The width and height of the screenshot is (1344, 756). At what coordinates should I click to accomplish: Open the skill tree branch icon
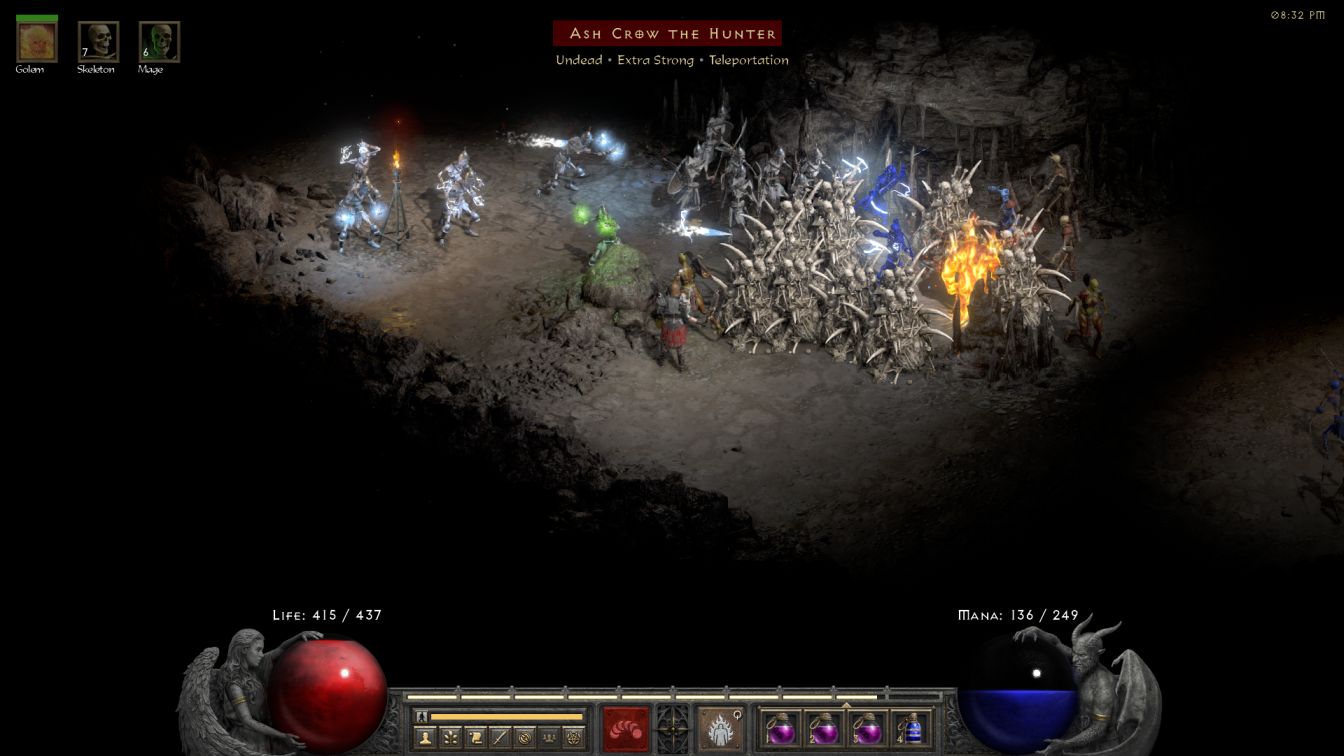tap(450, 738)
